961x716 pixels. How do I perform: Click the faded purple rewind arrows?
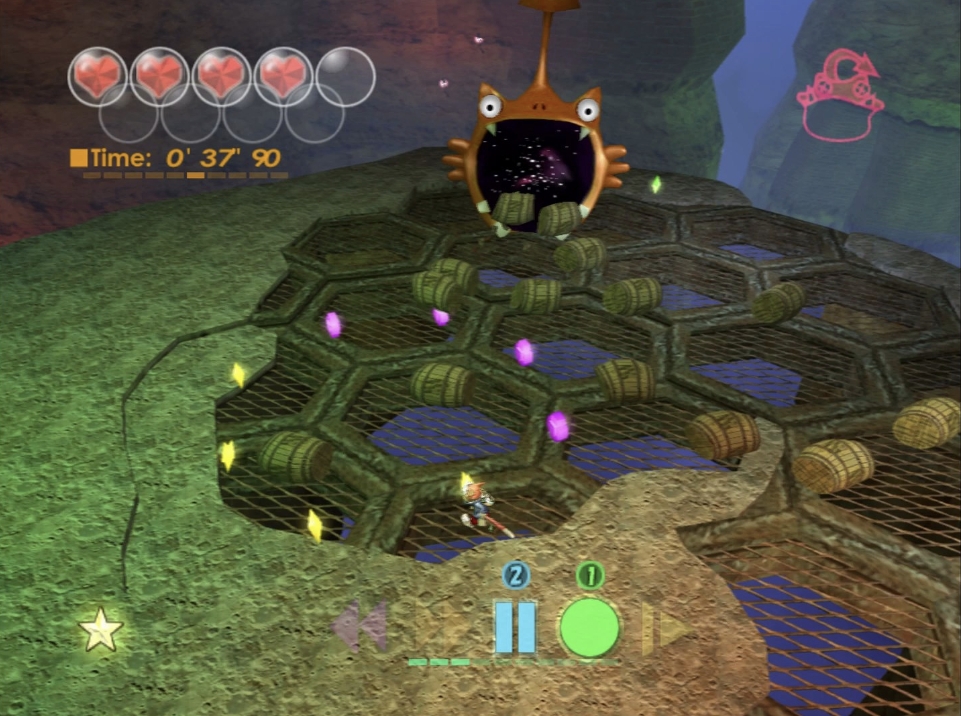point(360,626)
